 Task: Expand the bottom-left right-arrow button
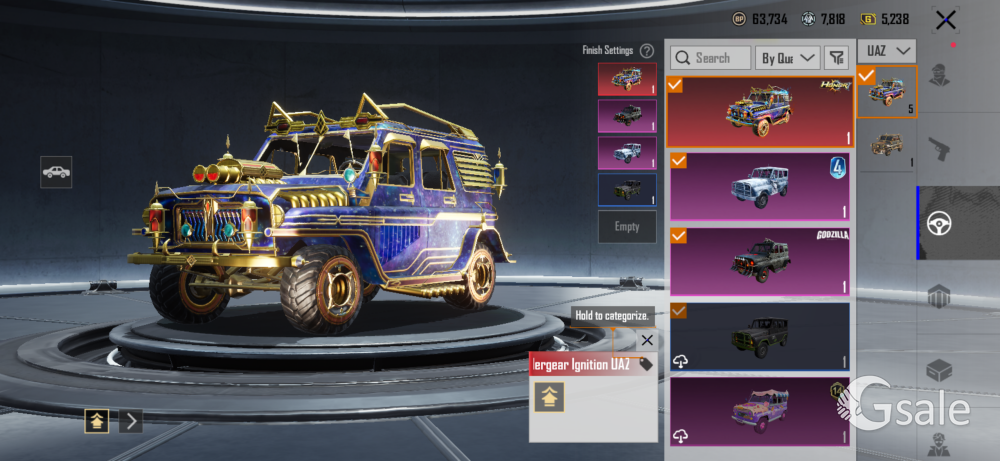pyautogui.click(x=131, y=421)
